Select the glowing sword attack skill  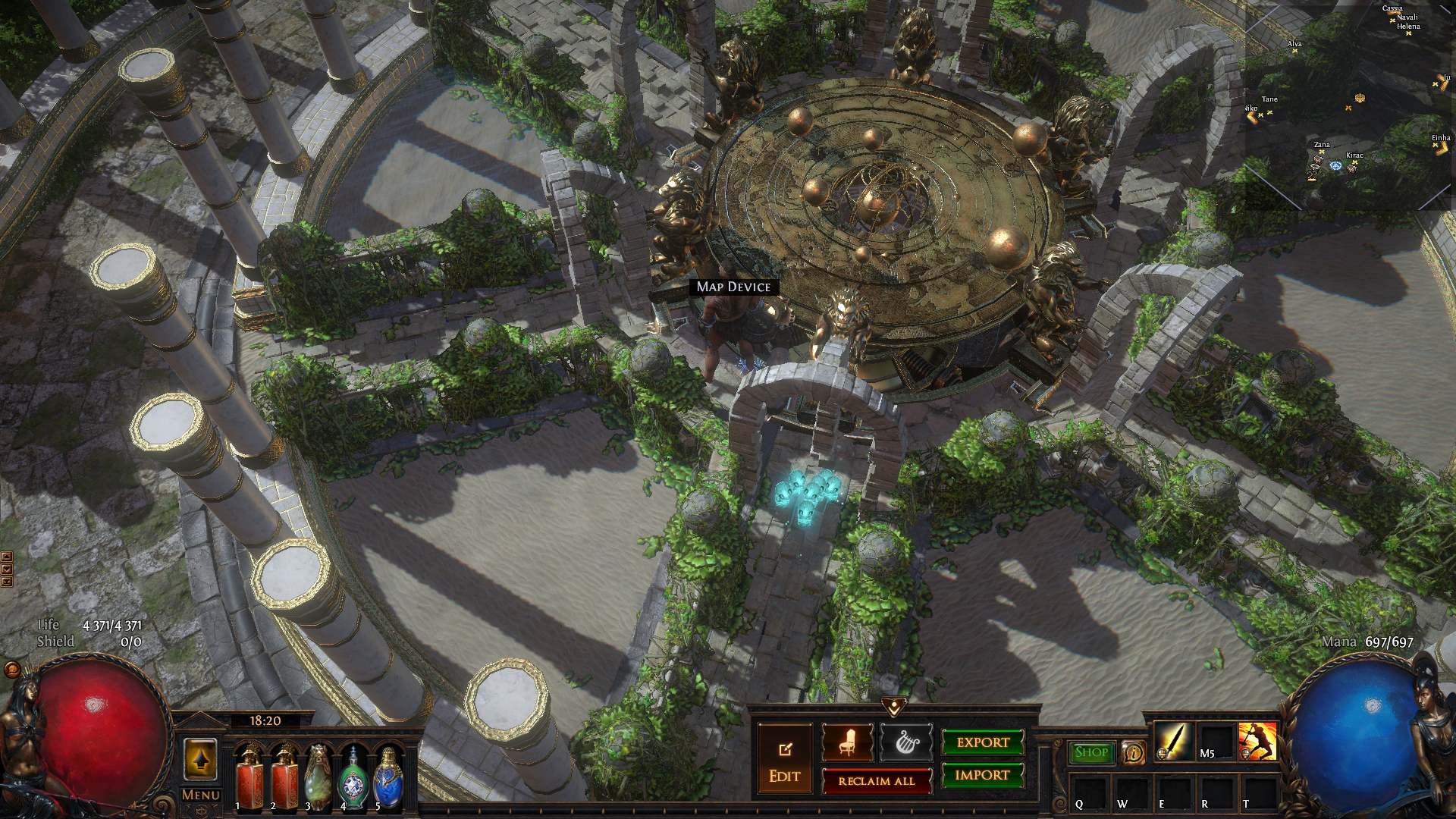1172,742
